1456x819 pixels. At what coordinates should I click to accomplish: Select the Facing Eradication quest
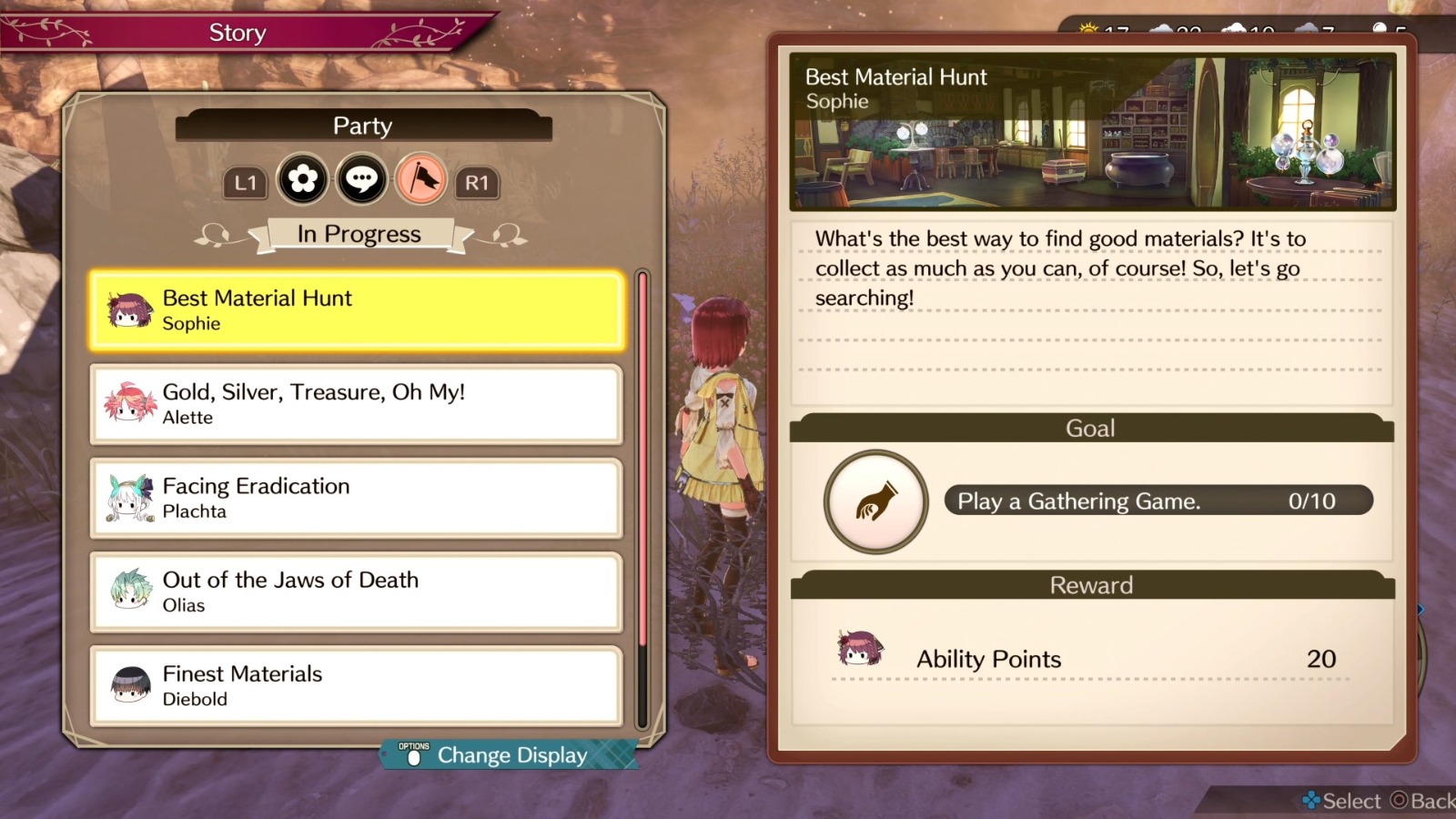(356, 497)
